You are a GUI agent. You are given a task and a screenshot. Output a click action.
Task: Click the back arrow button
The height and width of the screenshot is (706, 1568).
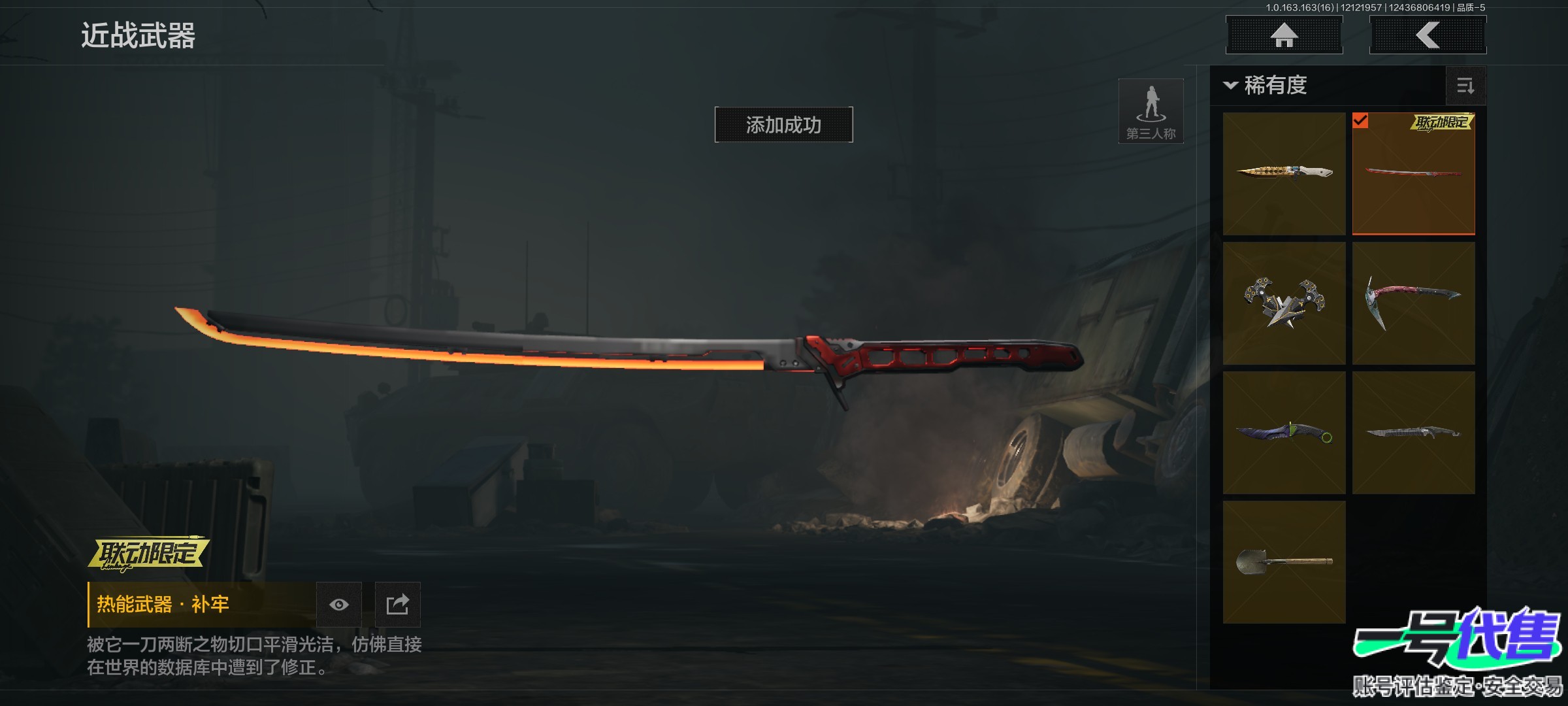point(1428,35)
